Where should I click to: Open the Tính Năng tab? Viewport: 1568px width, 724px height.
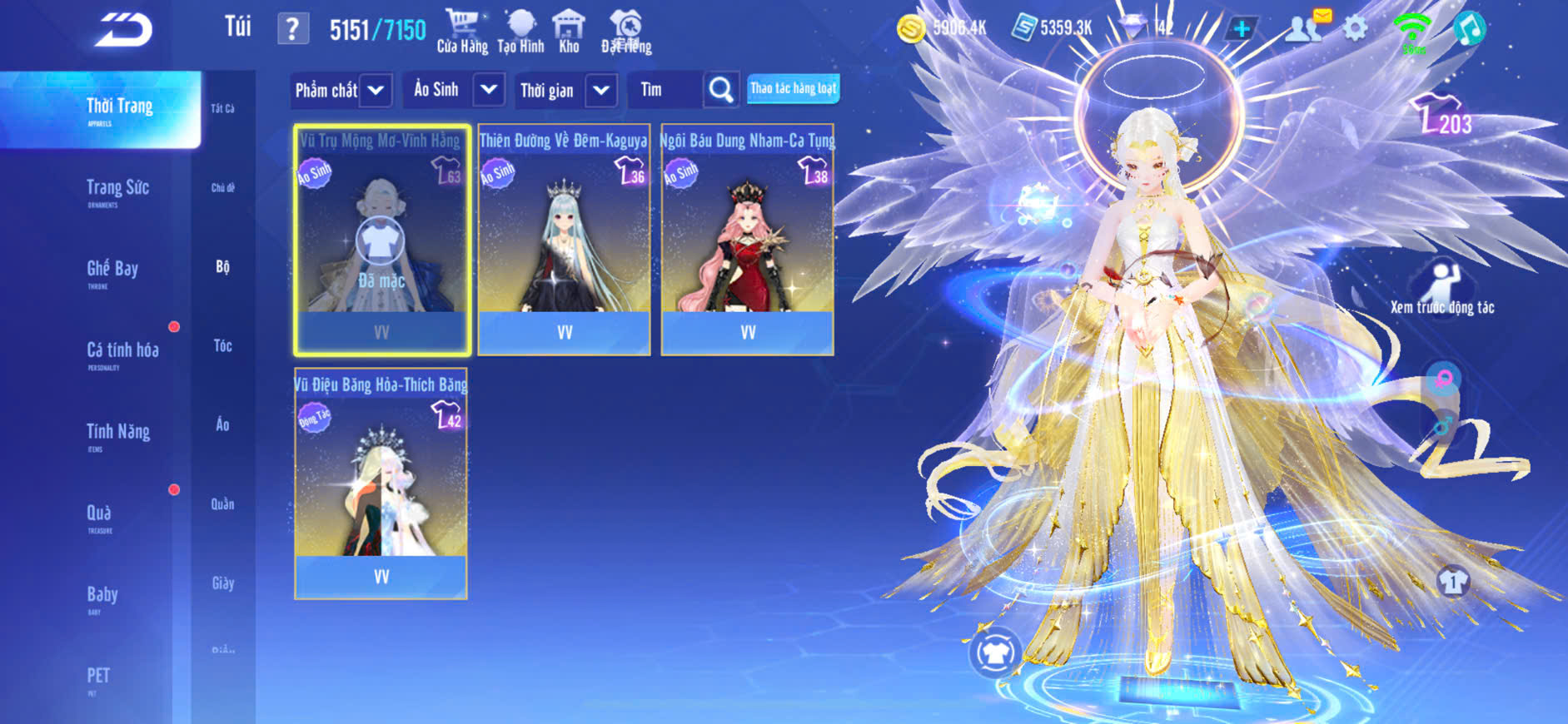118,433
